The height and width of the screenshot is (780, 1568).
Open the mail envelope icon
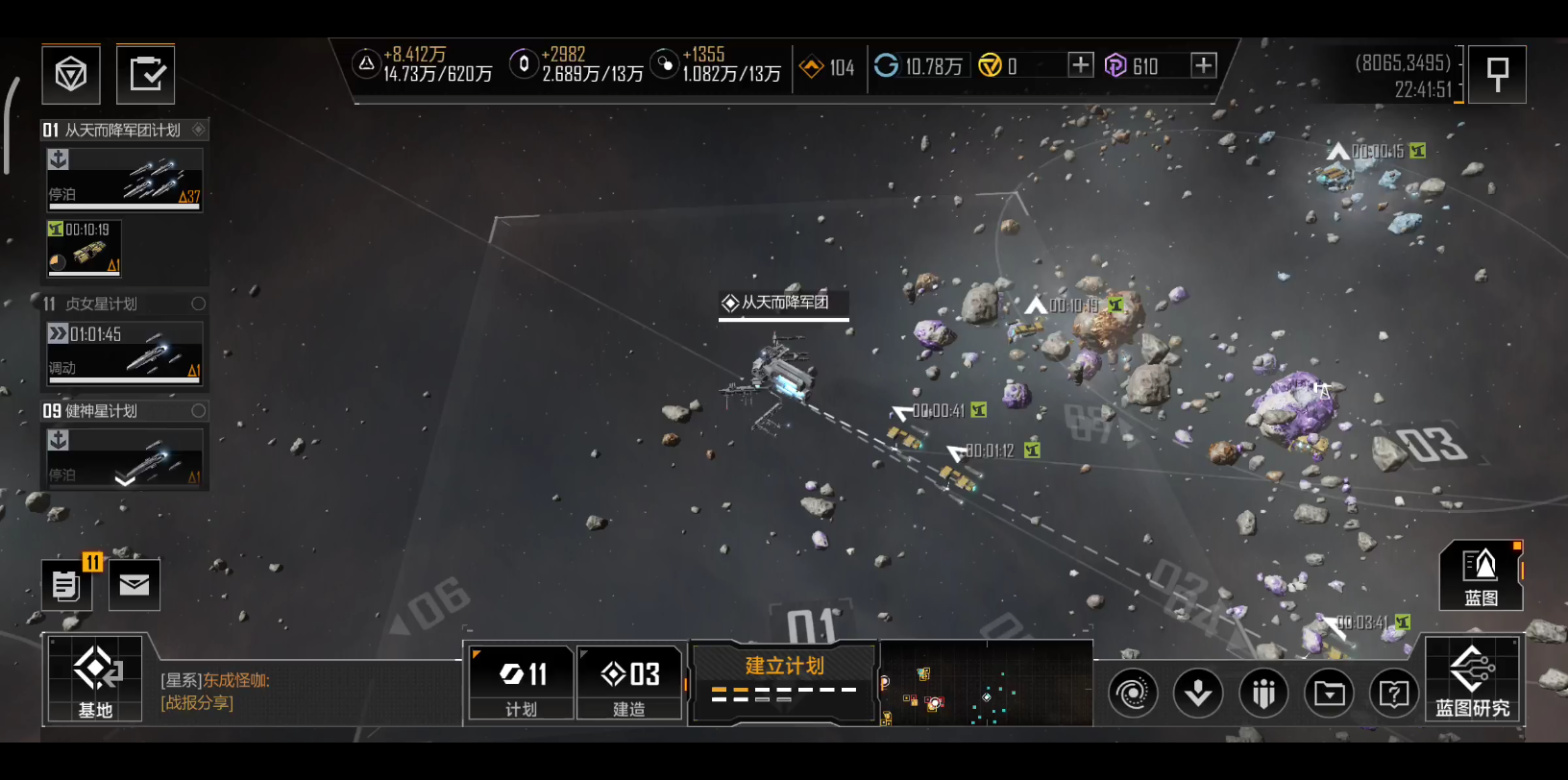tap(135, 585)
